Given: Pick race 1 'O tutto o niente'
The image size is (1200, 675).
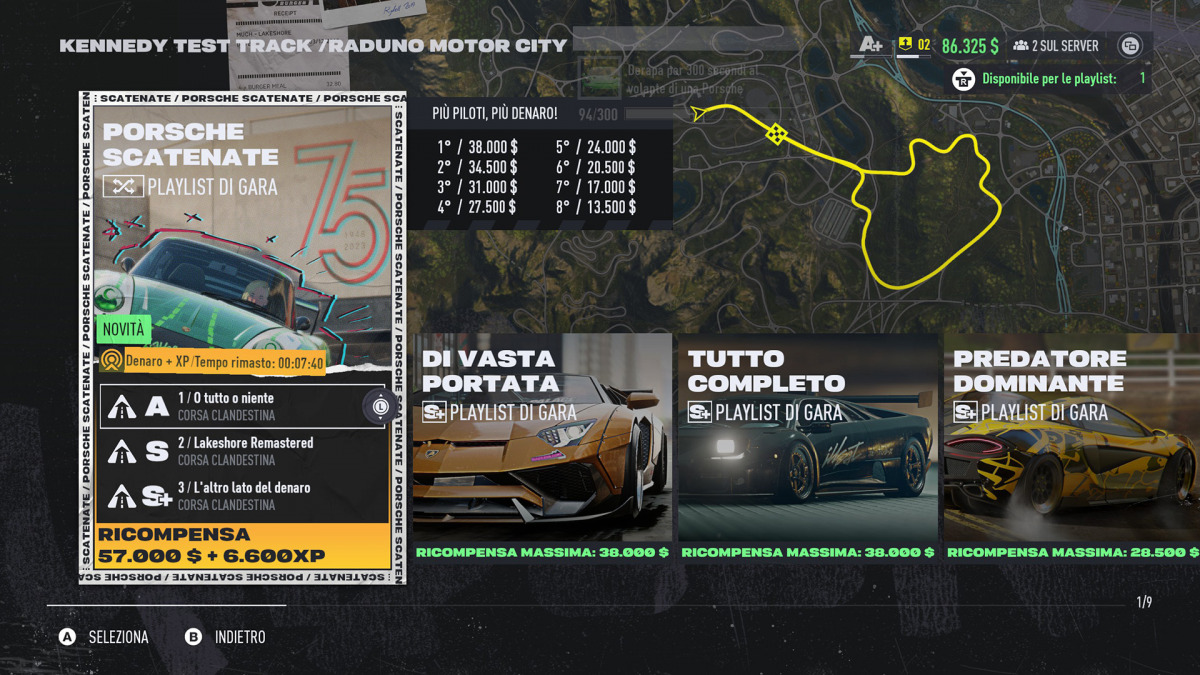Looking at the screenshot, I should pos(240,406).
